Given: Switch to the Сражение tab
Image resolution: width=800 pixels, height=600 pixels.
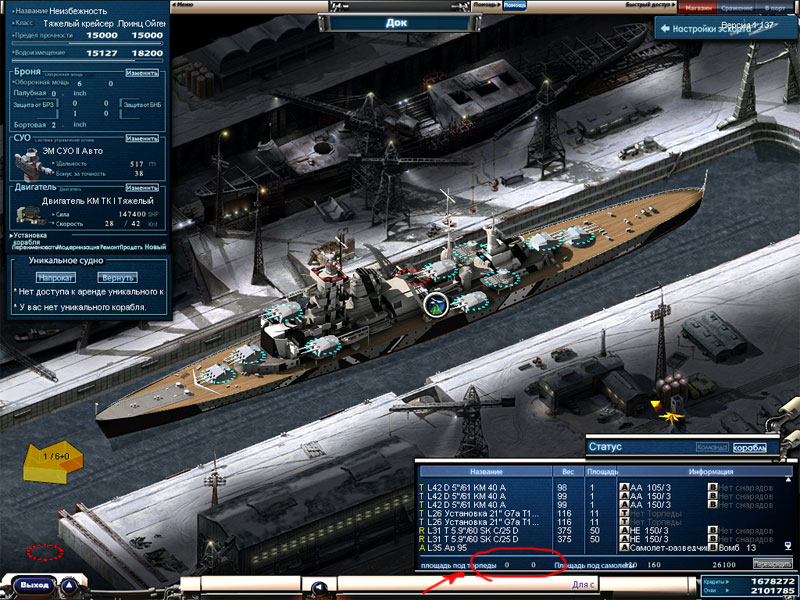Looking at the screenshot, I should (x=735, y=7).
